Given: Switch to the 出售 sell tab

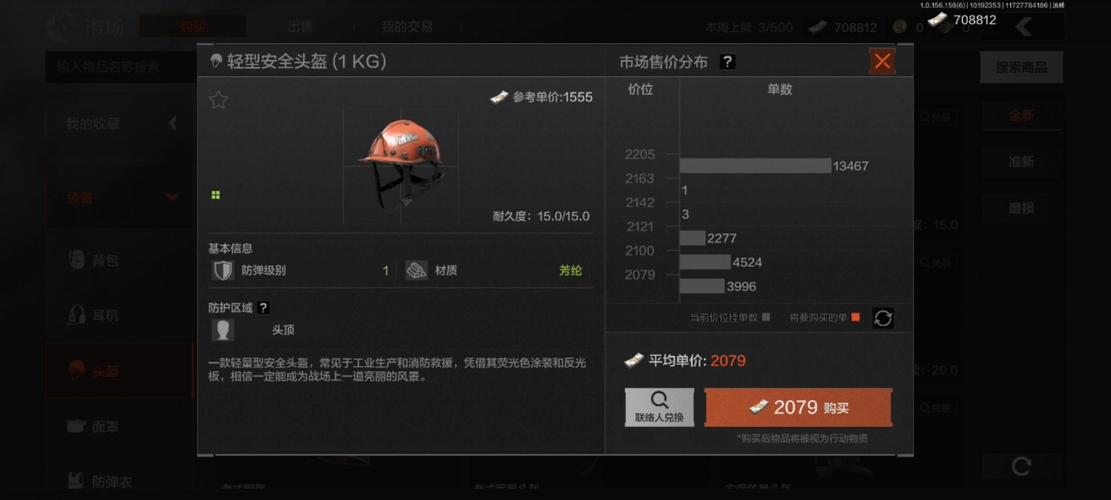Looking at the screenshot, I should 300,27.
